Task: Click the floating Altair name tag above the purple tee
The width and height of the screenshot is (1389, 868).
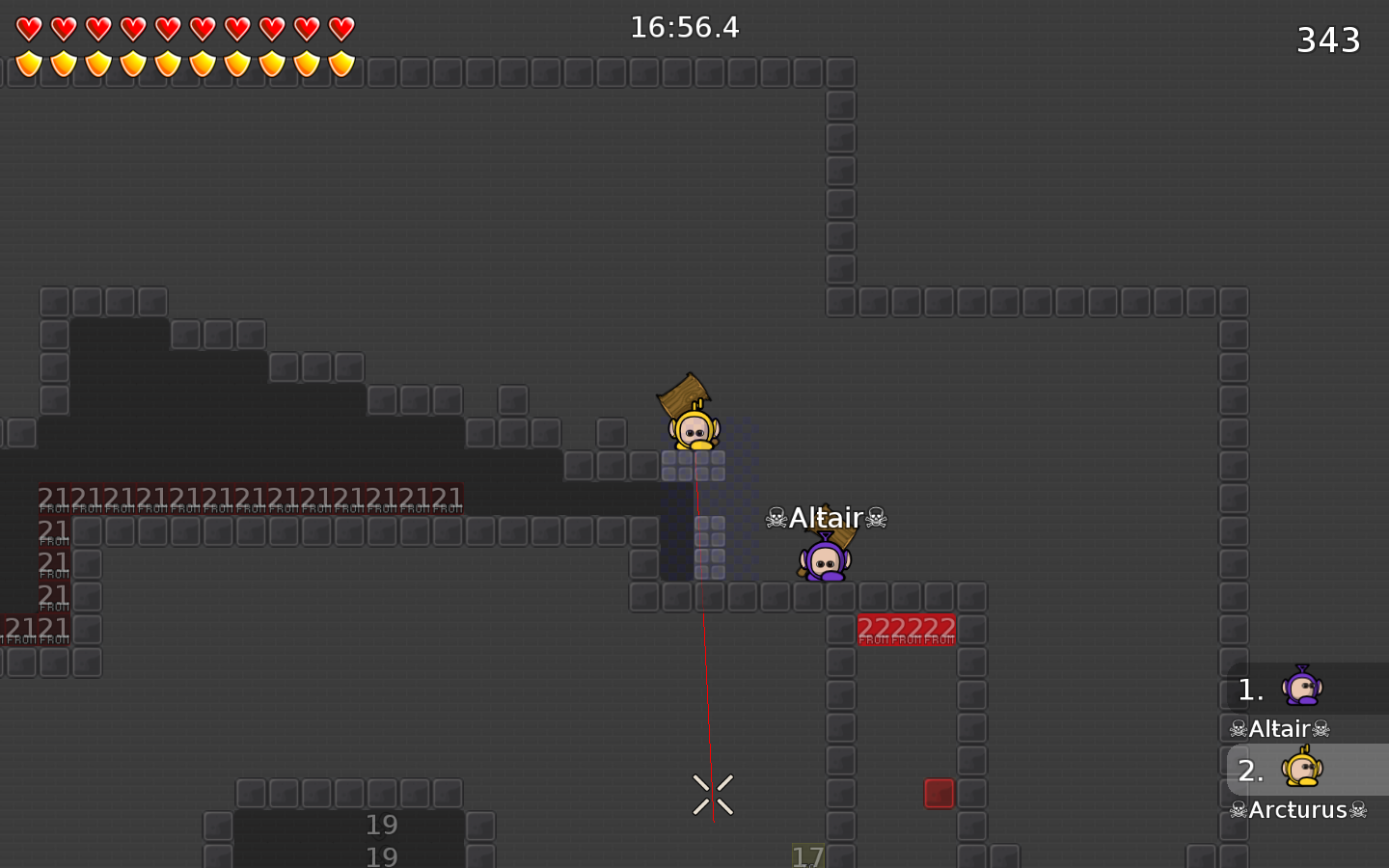Action: click(825, 518)
